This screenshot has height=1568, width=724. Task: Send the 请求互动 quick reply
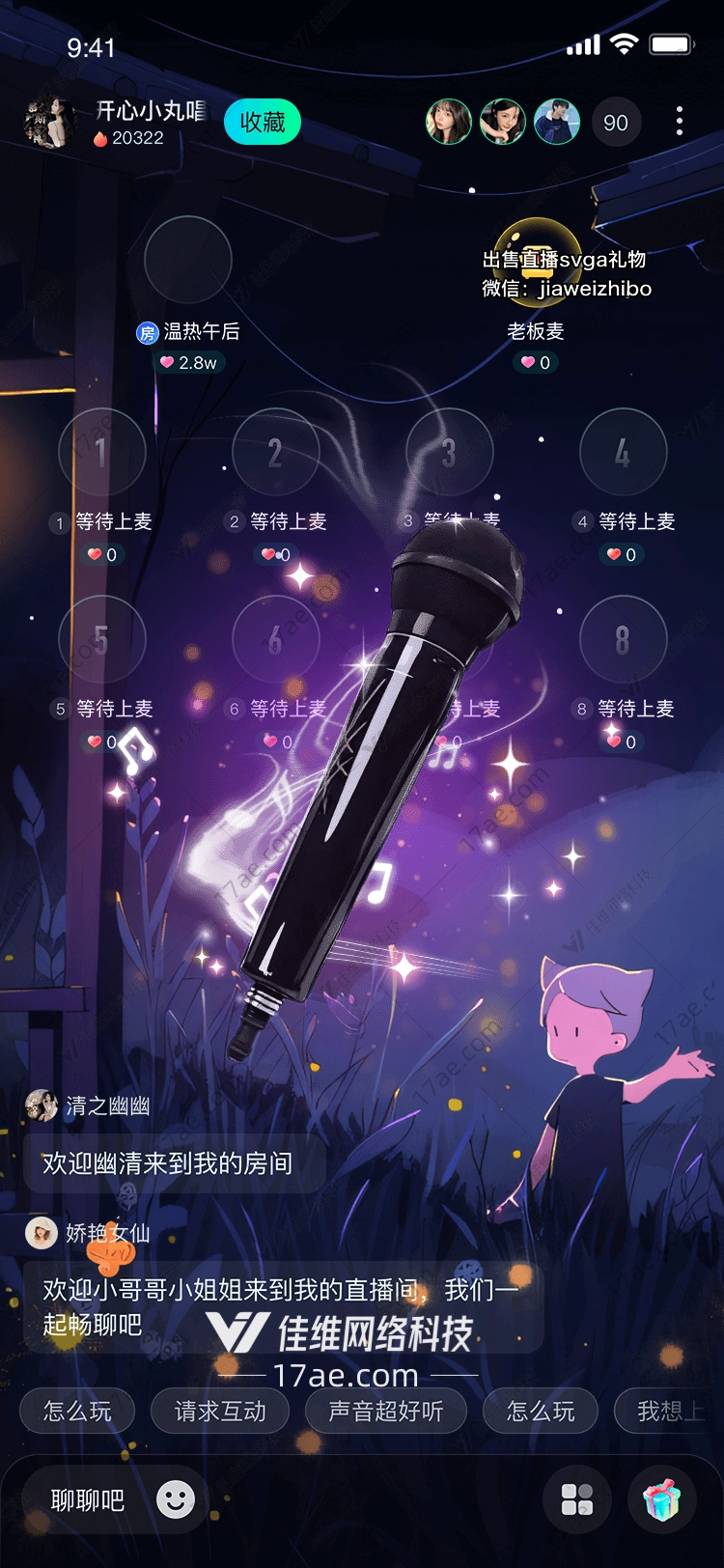(220, 1412)
